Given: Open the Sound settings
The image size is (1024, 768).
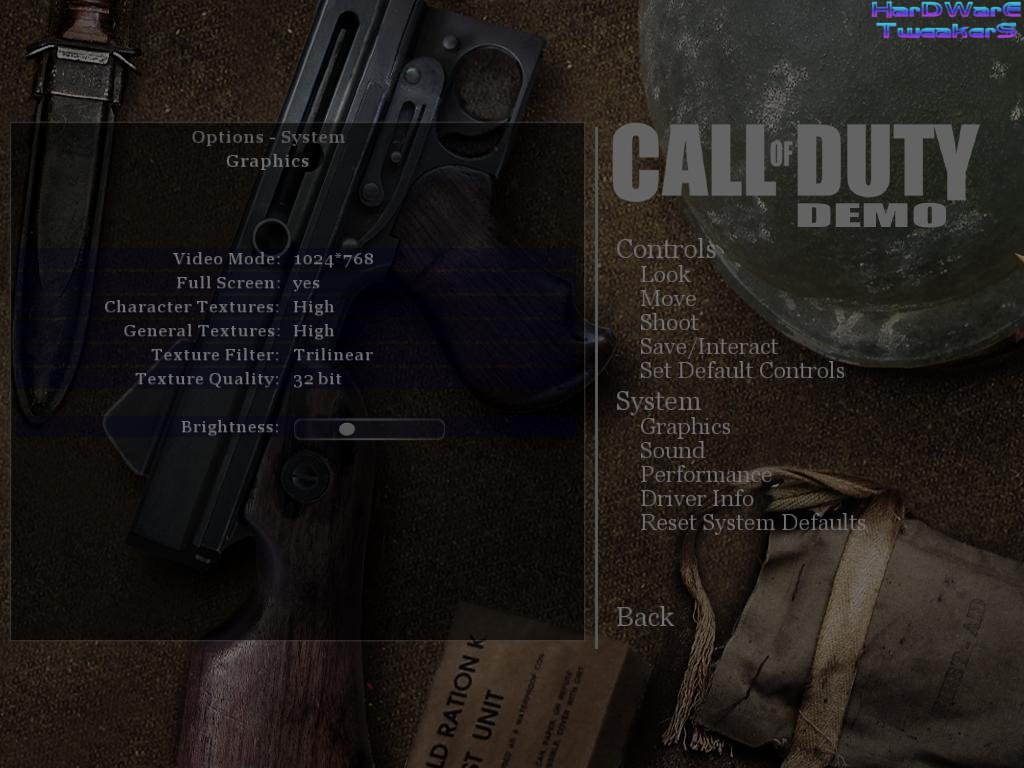Looking at the screenshot, I should 672,451.
